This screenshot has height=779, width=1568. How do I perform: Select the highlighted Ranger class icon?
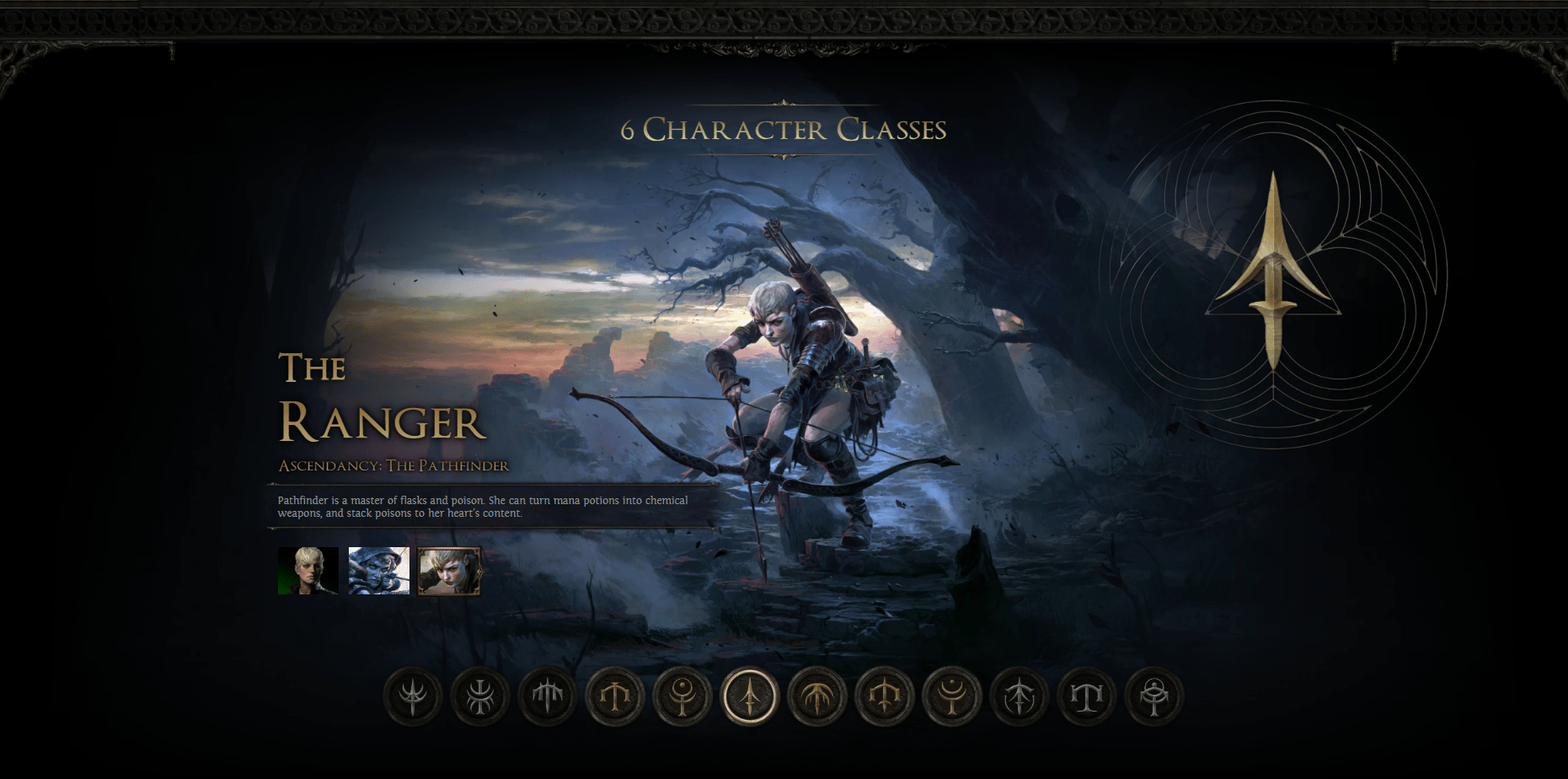(x=752, y=697)
